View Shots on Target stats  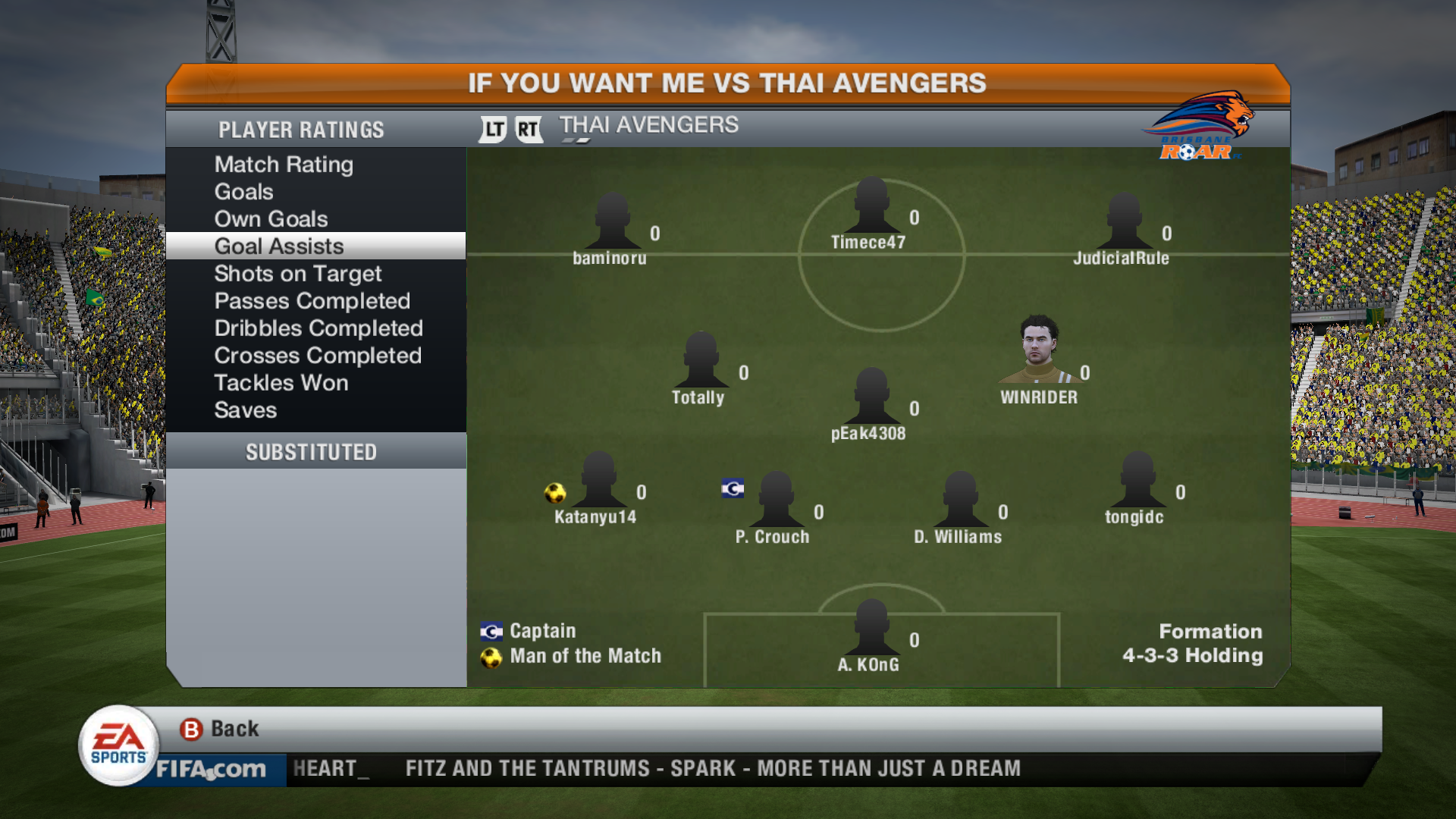297,274
